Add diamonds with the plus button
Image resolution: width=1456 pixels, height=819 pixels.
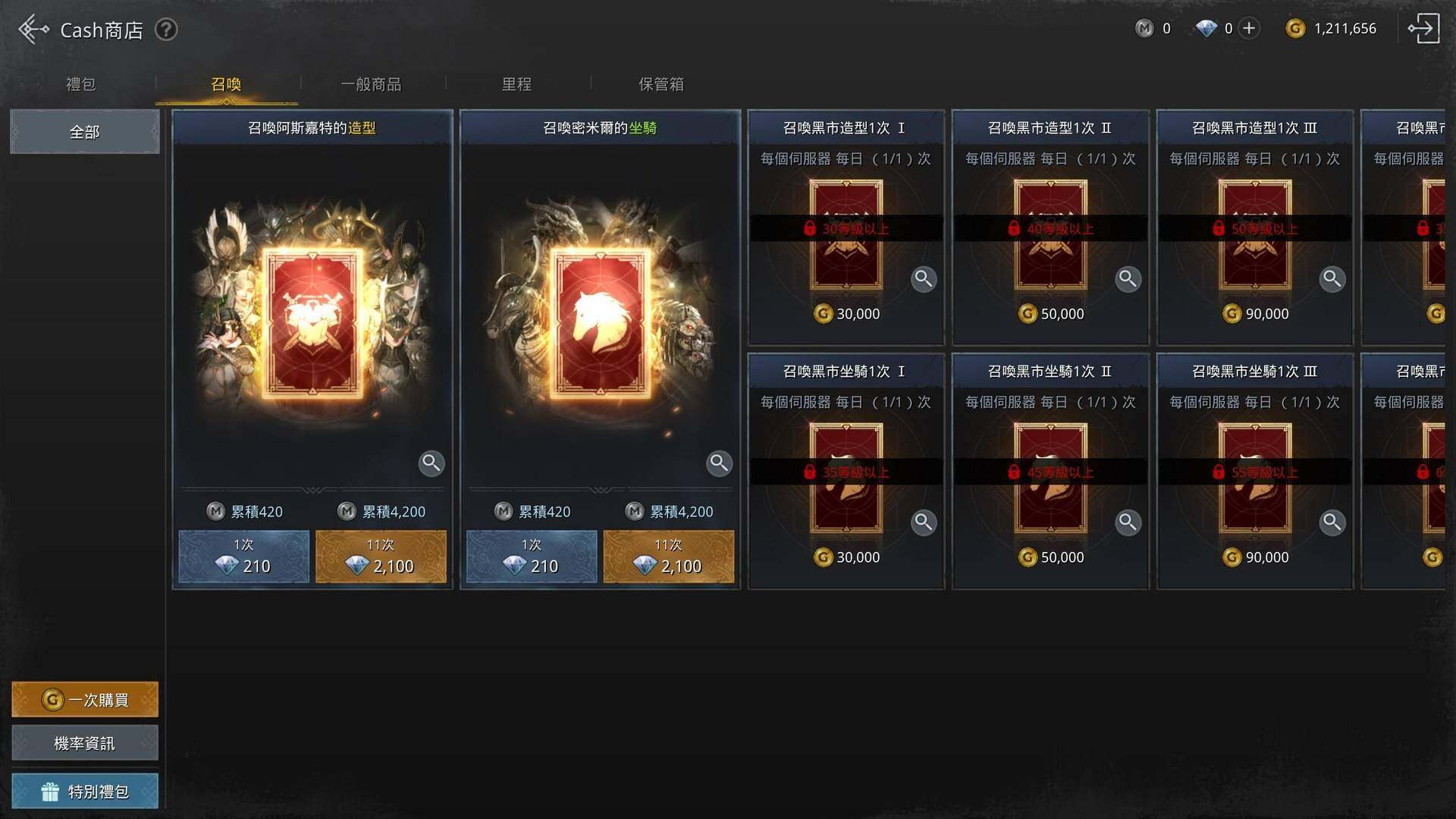click(1249, 29)
